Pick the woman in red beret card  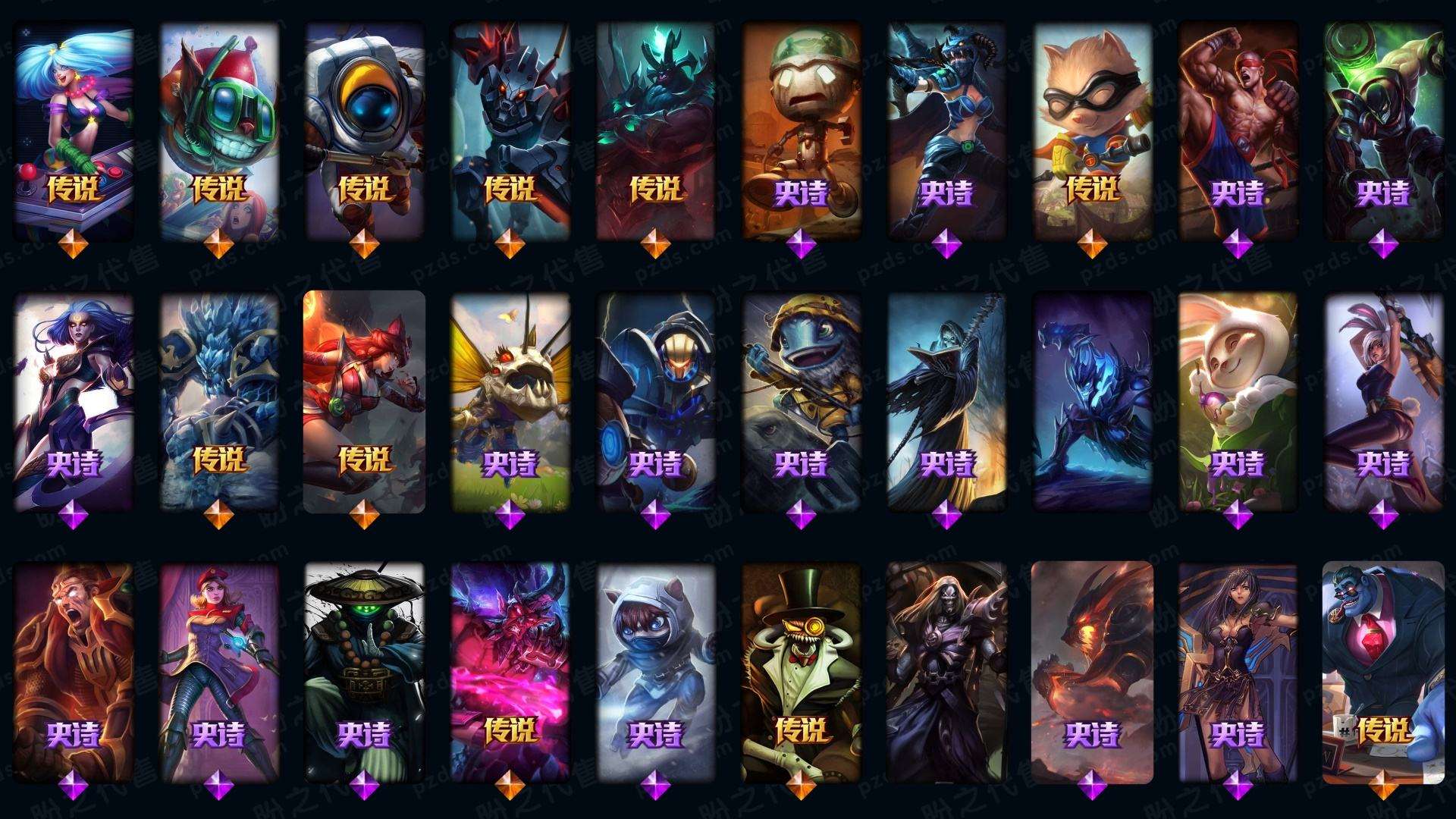[219, 672]
